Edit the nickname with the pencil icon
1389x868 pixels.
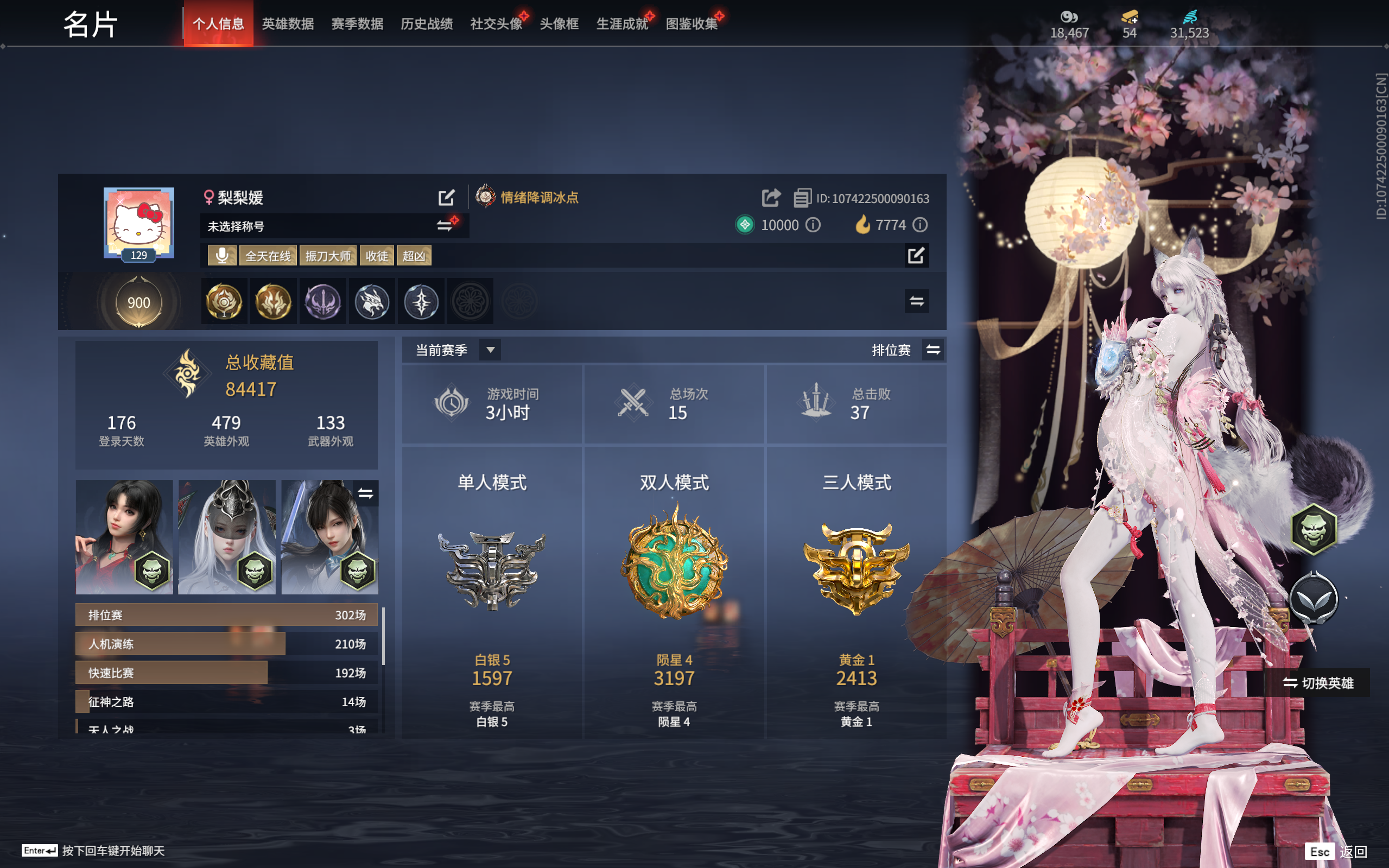click(447, 198)
